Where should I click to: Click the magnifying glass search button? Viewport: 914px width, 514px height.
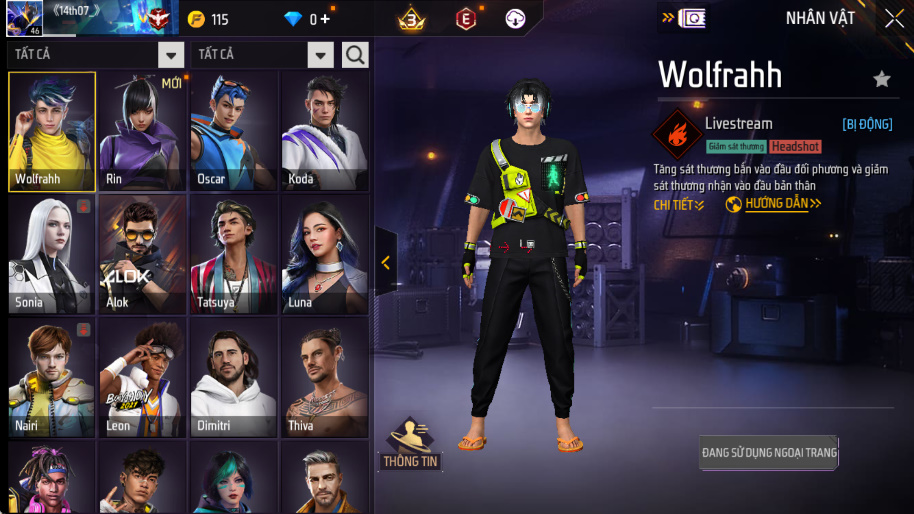355,55
